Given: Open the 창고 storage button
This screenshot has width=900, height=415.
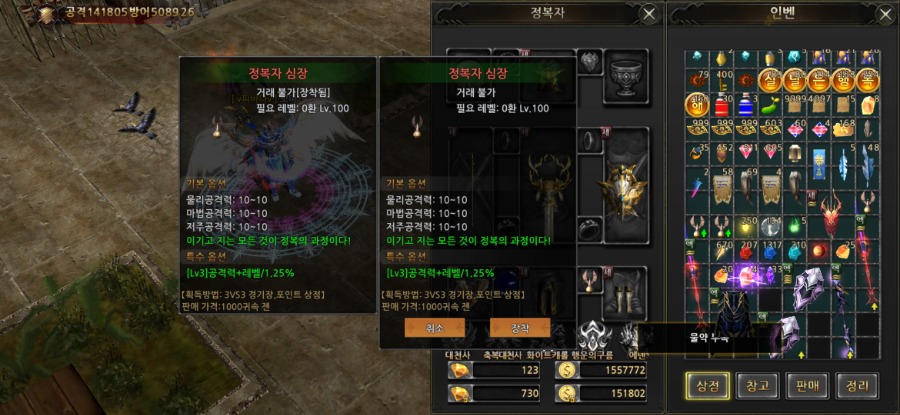Looking at the screenshot, I should (756, 384).
